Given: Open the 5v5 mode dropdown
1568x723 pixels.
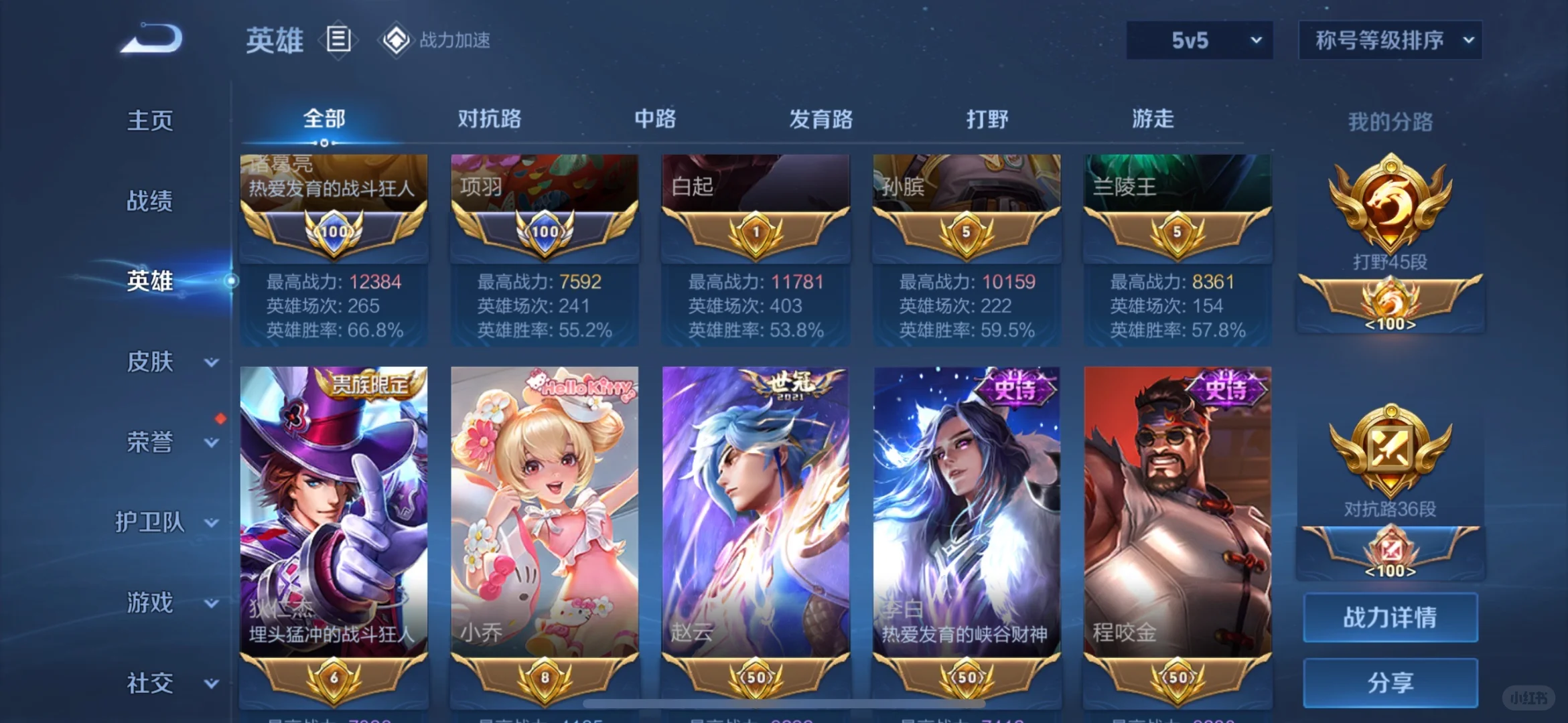Looking at the screenshot, I should [x=1199, y=40].
